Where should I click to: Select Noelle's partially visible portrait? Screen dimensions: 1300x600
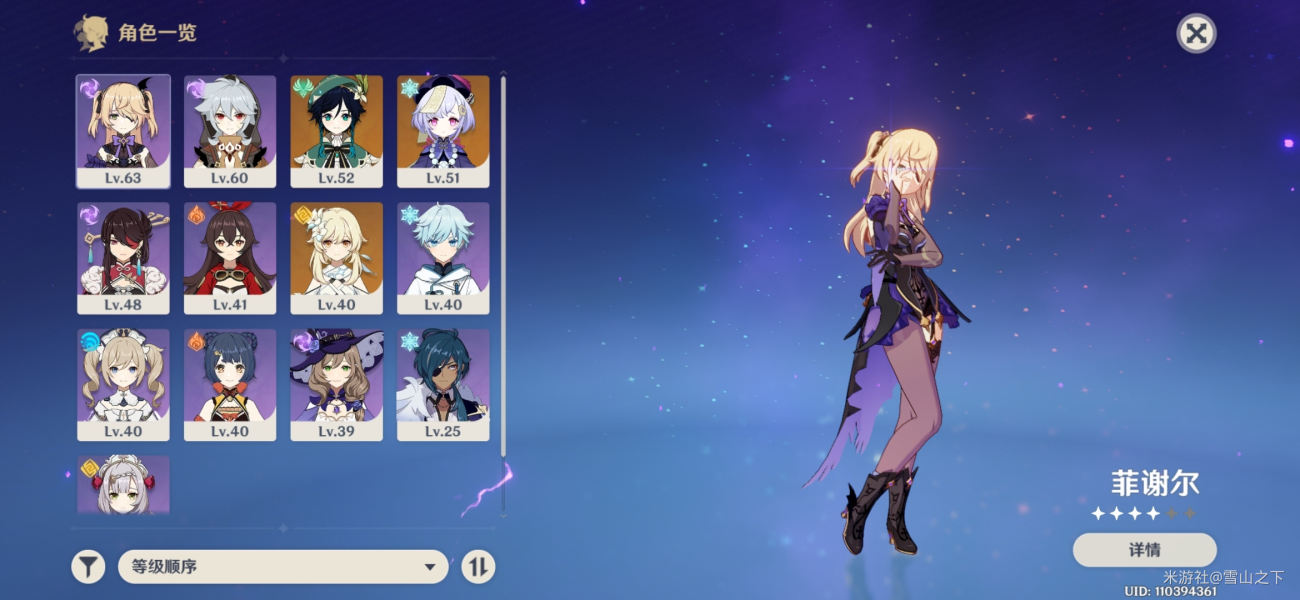(x=123, y=486)
